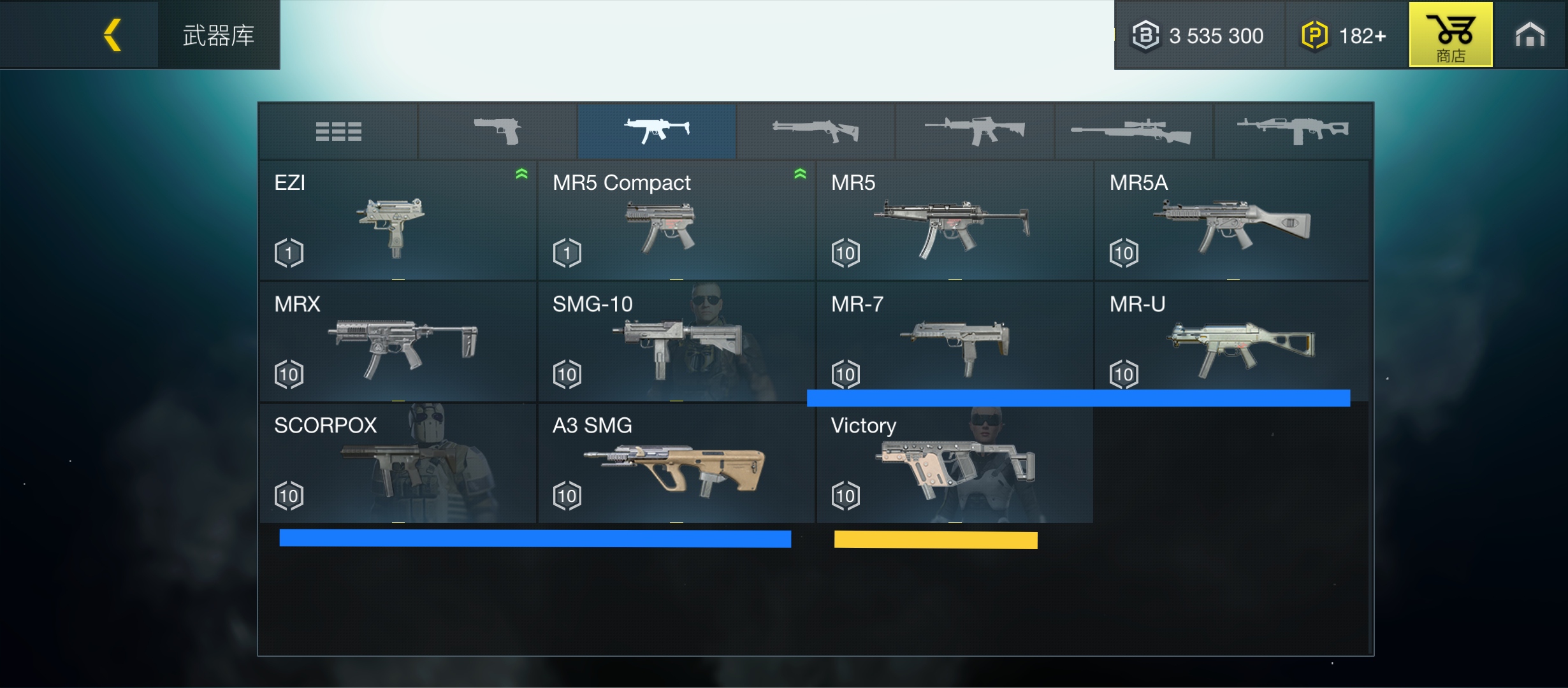
Task: Go back using the yellow arrow
Action: tap(113, 34)
